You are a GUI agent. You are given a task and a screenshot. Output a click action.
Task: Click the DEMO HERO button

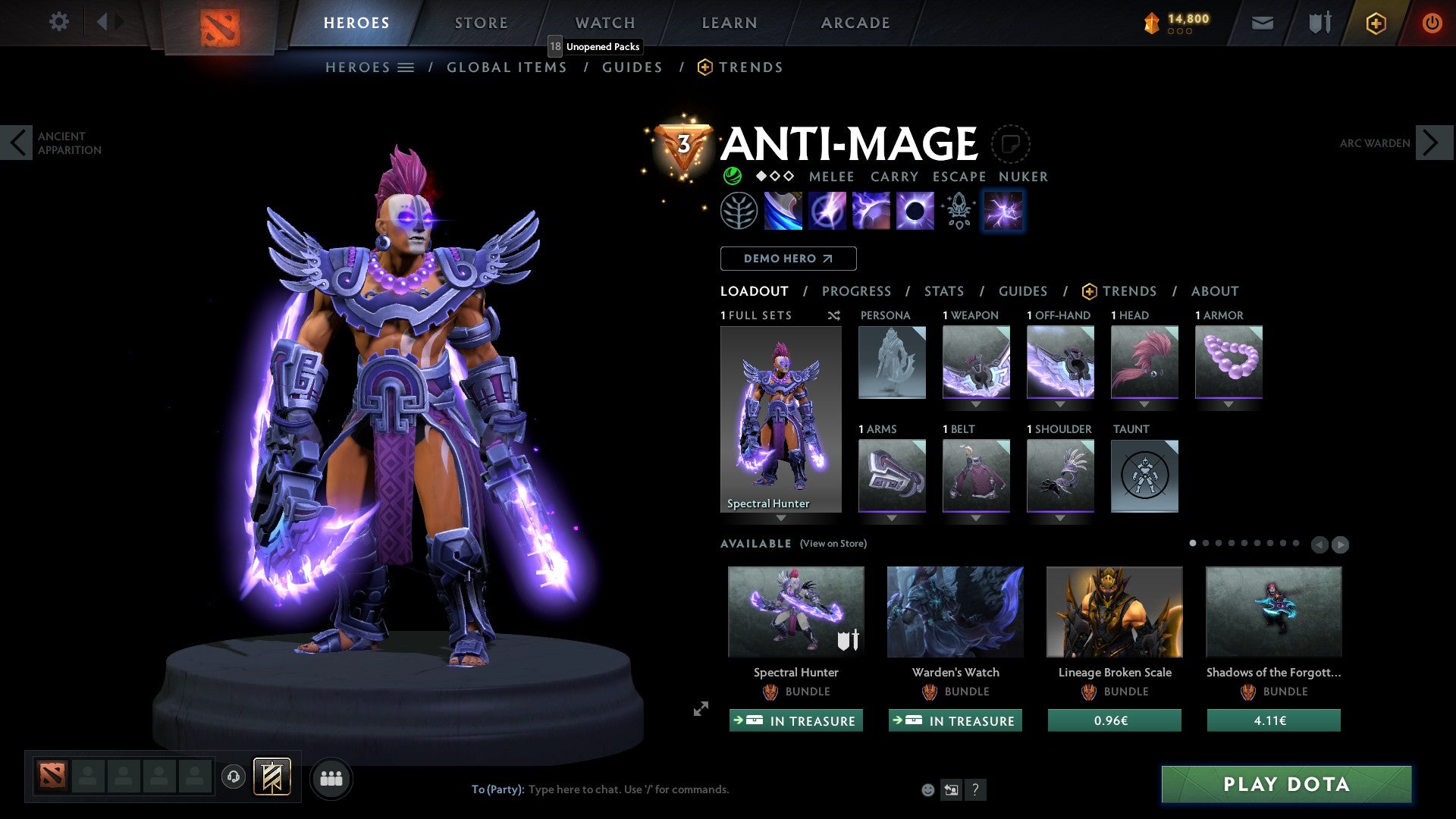click(787, 258)
